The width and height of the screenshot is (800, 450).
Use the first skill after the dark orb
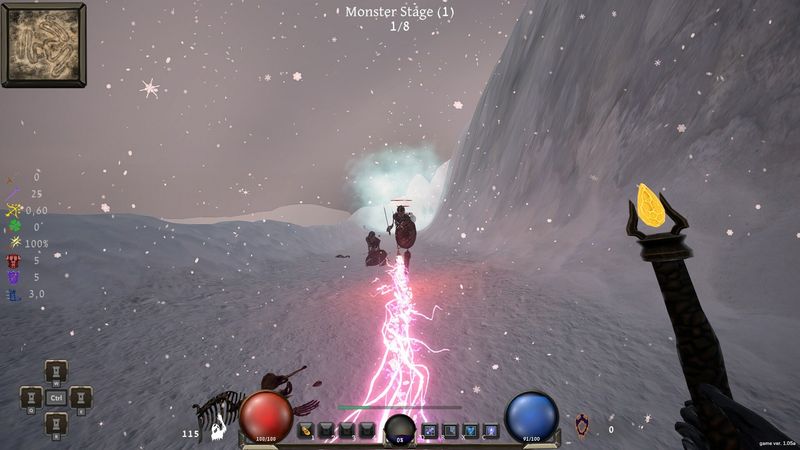pyautogui.click(x=430, y=431)
